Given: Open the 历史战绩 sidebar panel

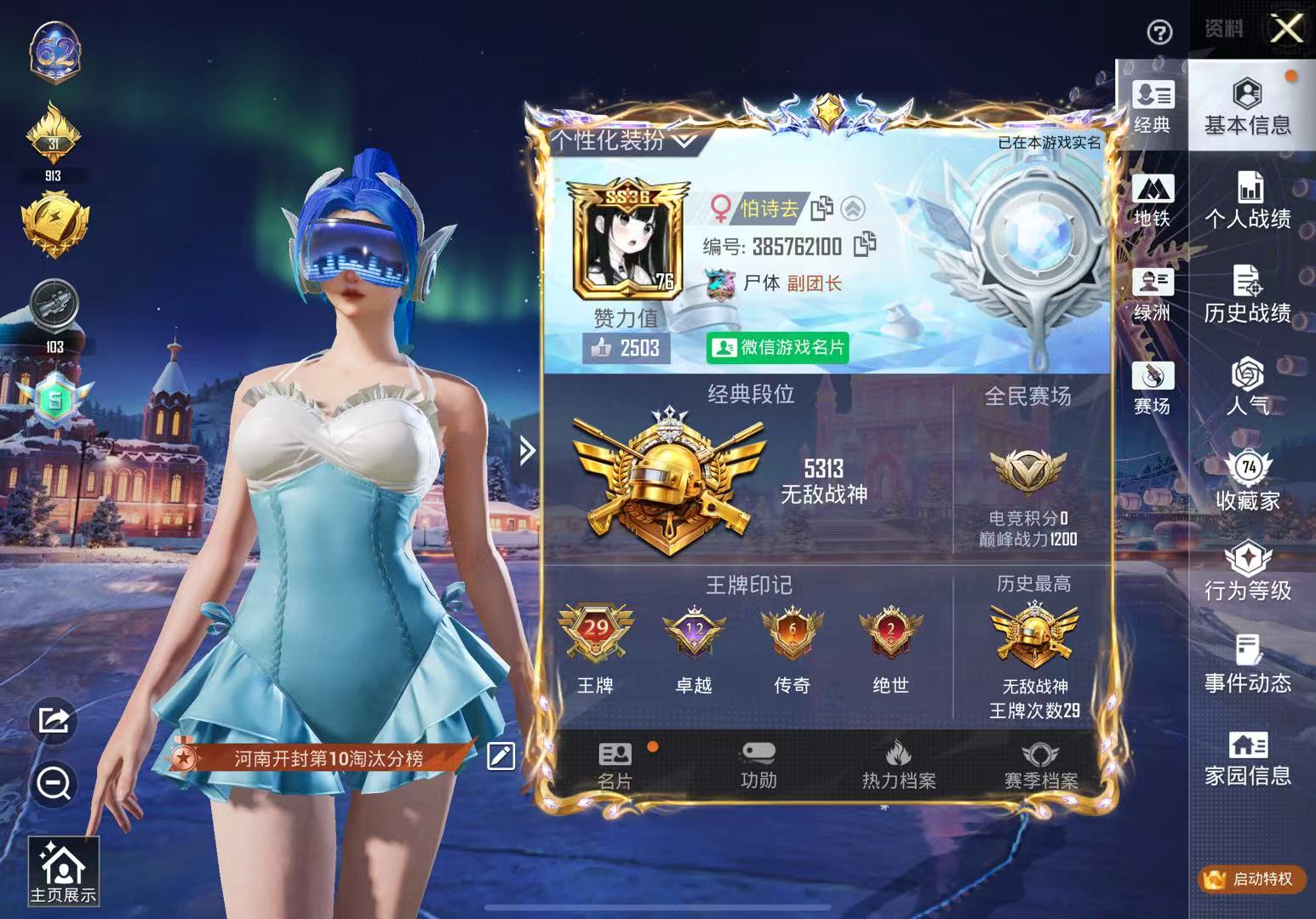Looking at the screenshot, I should 1249,294.
